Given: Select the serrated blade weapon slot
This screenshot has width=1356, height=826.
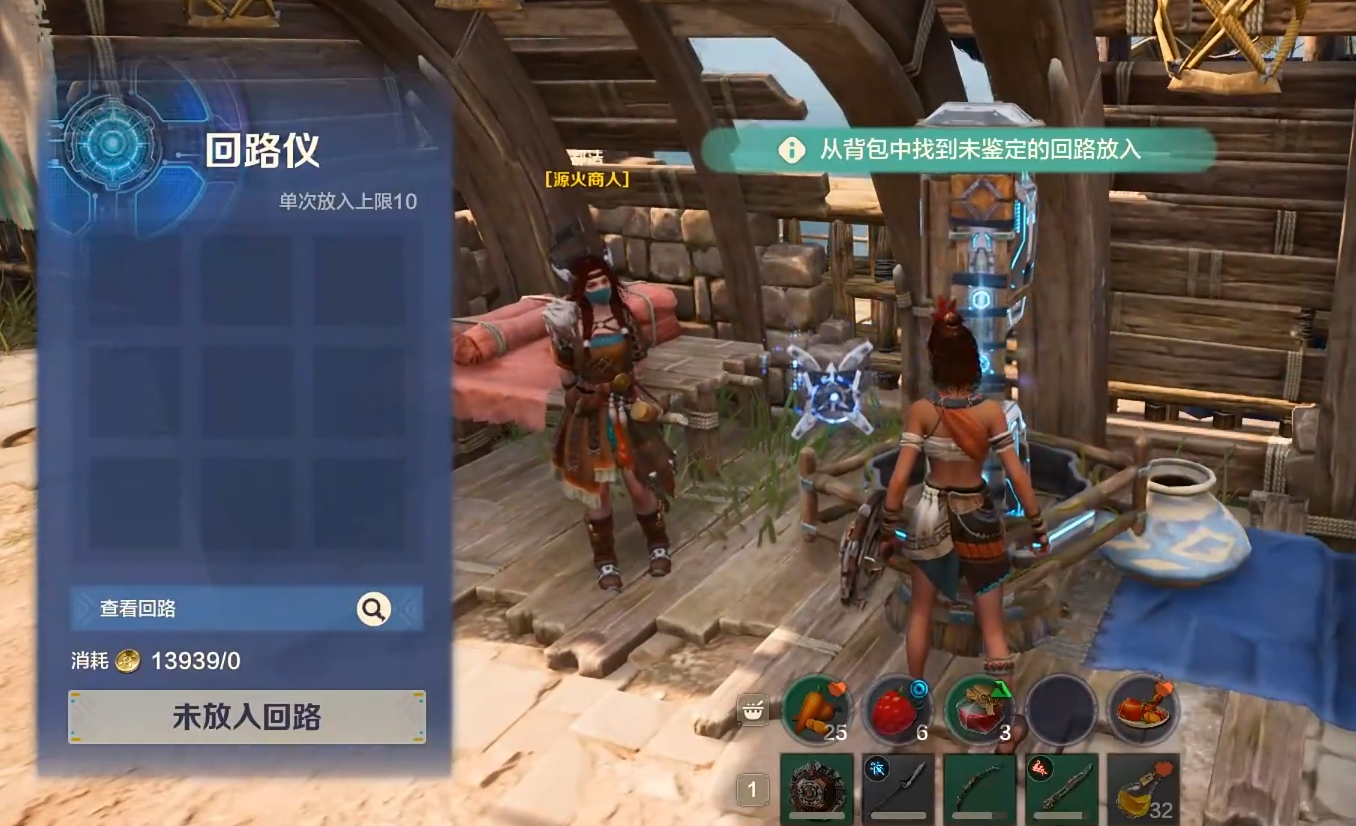Looking at the screenshot, I should tap(1061, 789).
